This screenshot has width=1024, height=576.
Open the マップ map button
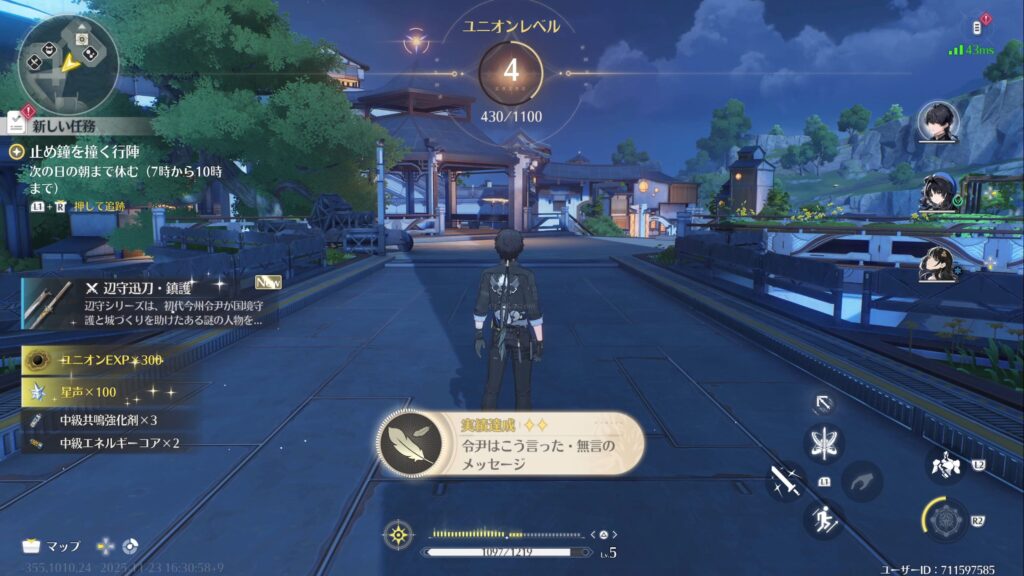pyautogui.click(x=52, y=546)
